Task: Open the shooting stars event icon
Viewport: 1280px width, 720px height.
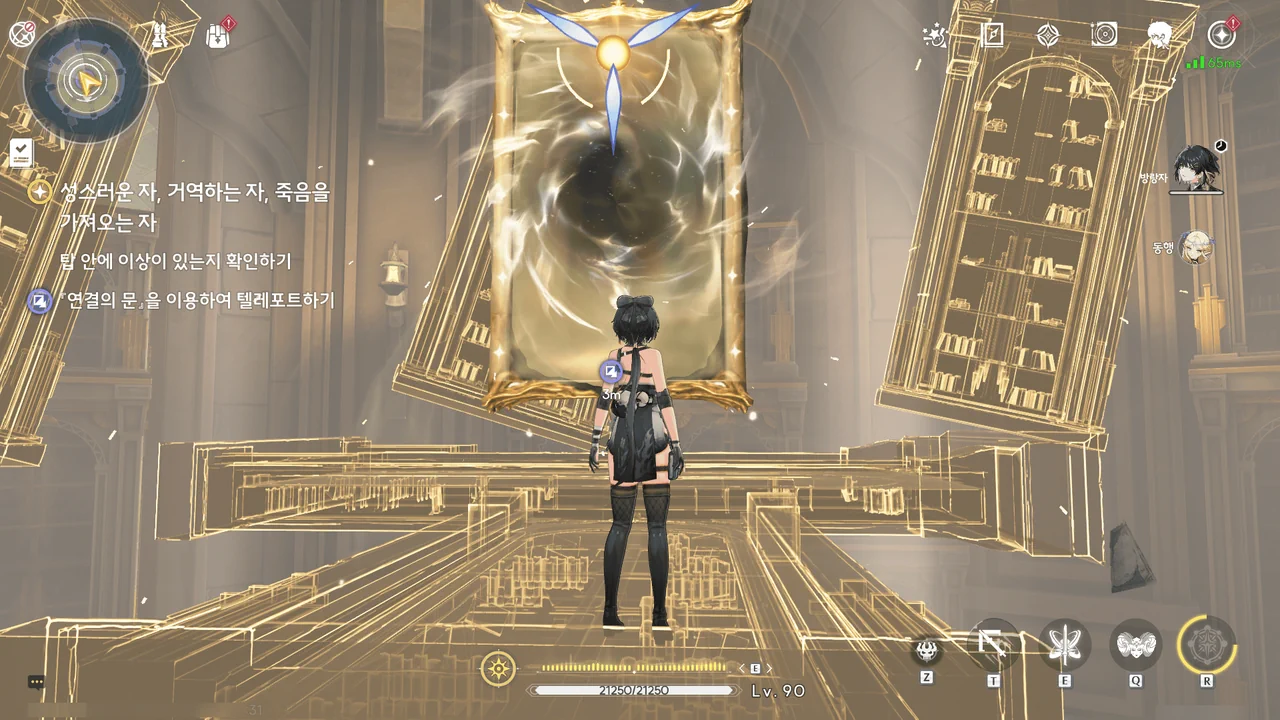Action: pyautogui.click(x=935, y=36)
